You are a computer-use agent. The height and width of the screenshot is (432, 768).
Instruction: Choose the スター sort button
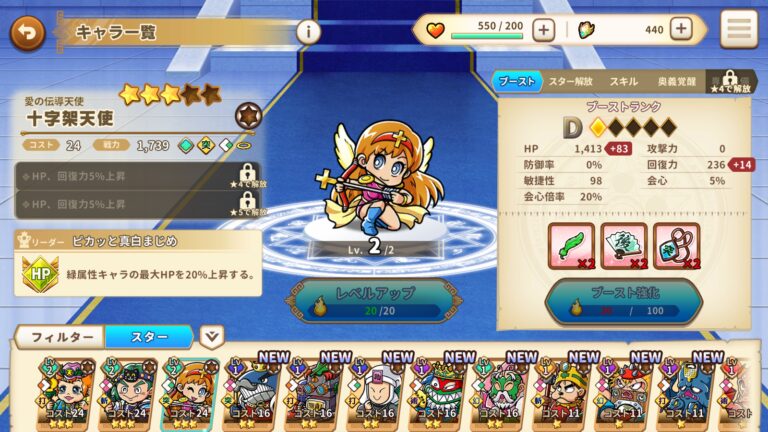point(149,337)
